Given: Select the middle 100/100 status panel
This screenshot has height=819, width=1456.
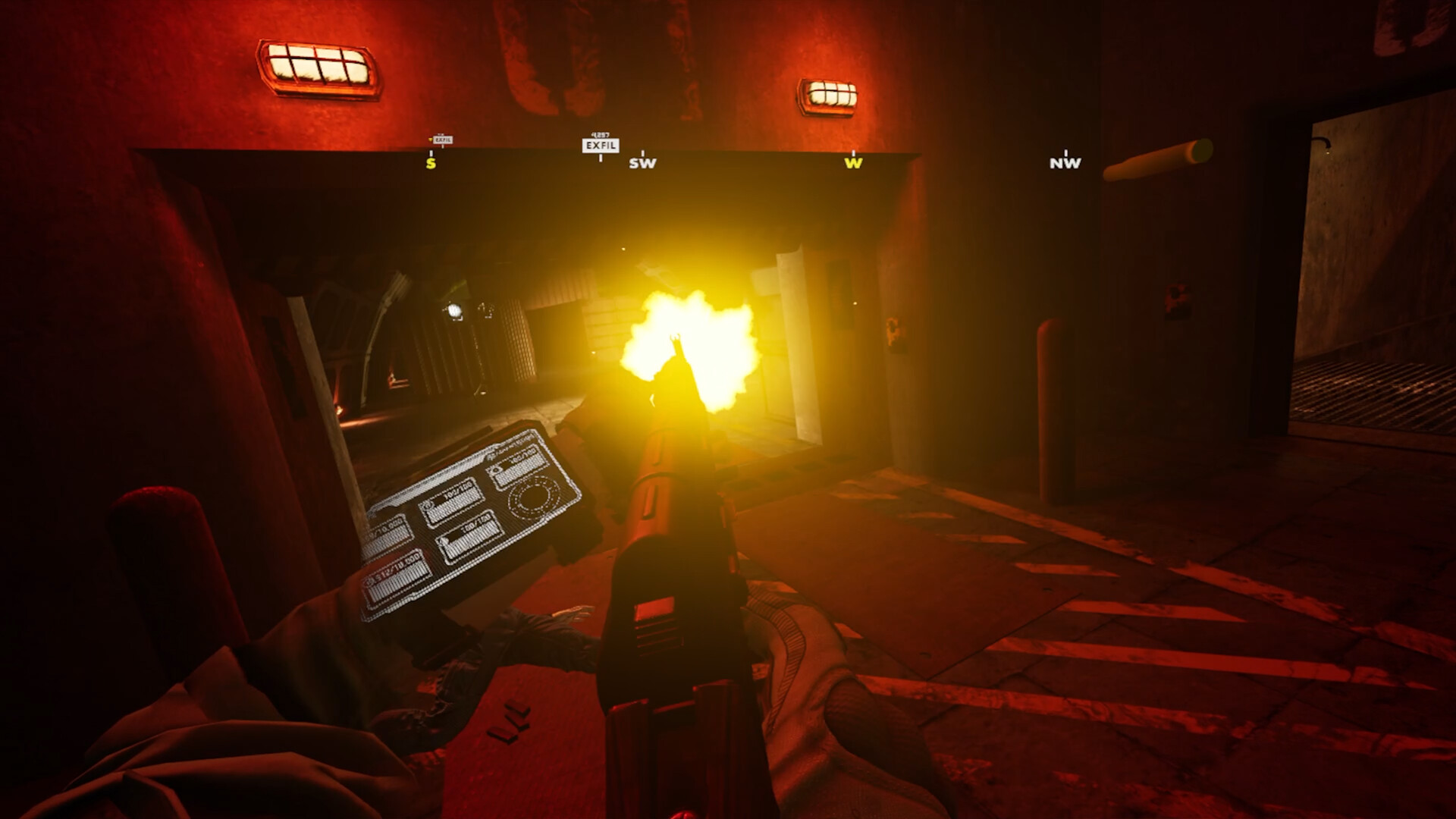Looking at the screenshot, I should pos(453,501).
